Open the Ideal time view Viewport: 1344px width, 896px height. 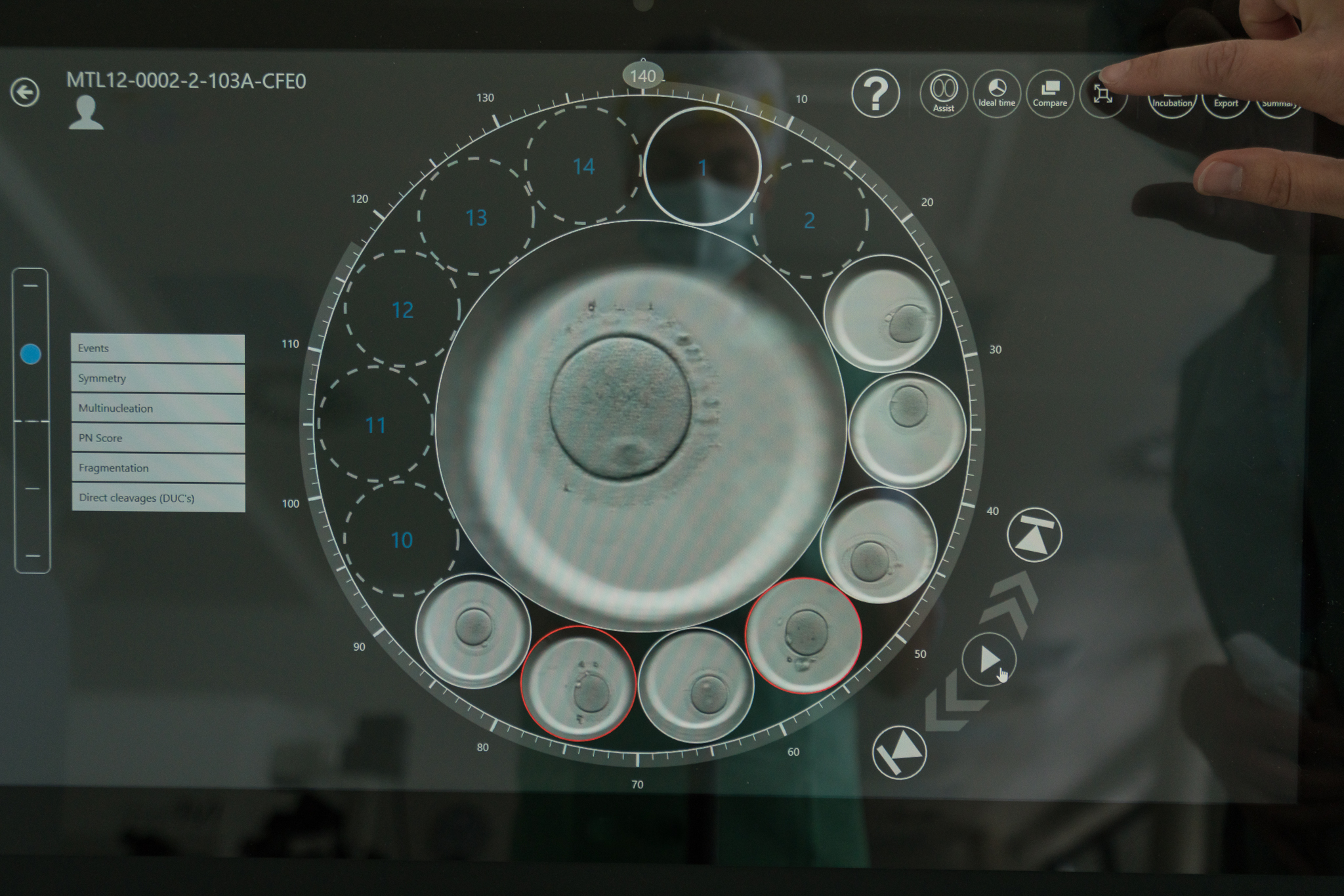[x=996, y=94]
